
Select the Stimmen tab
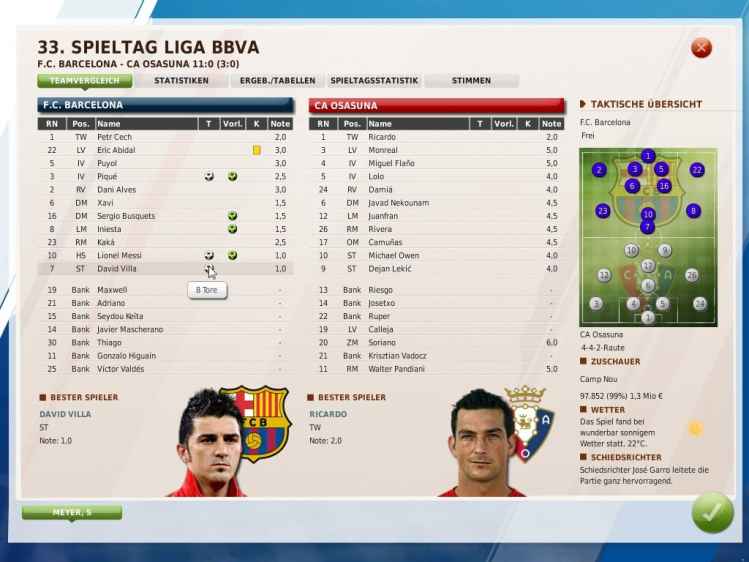coord(470,80)
